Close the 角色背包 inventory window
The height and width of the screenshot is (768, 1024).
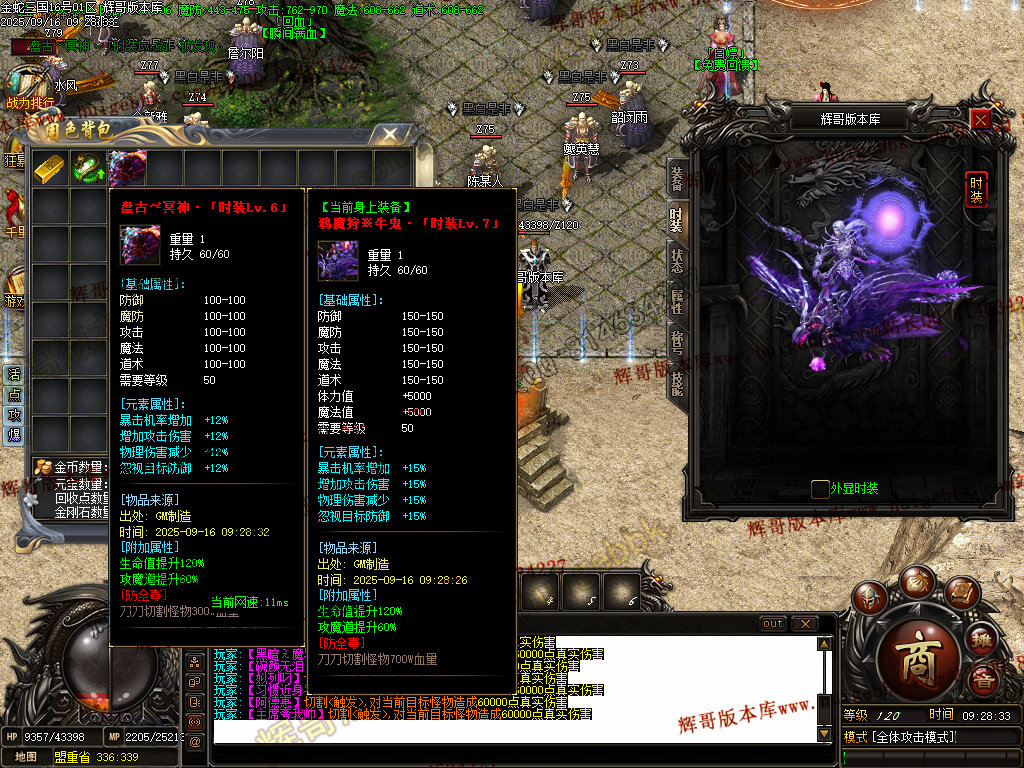click(x=391, y=133)
